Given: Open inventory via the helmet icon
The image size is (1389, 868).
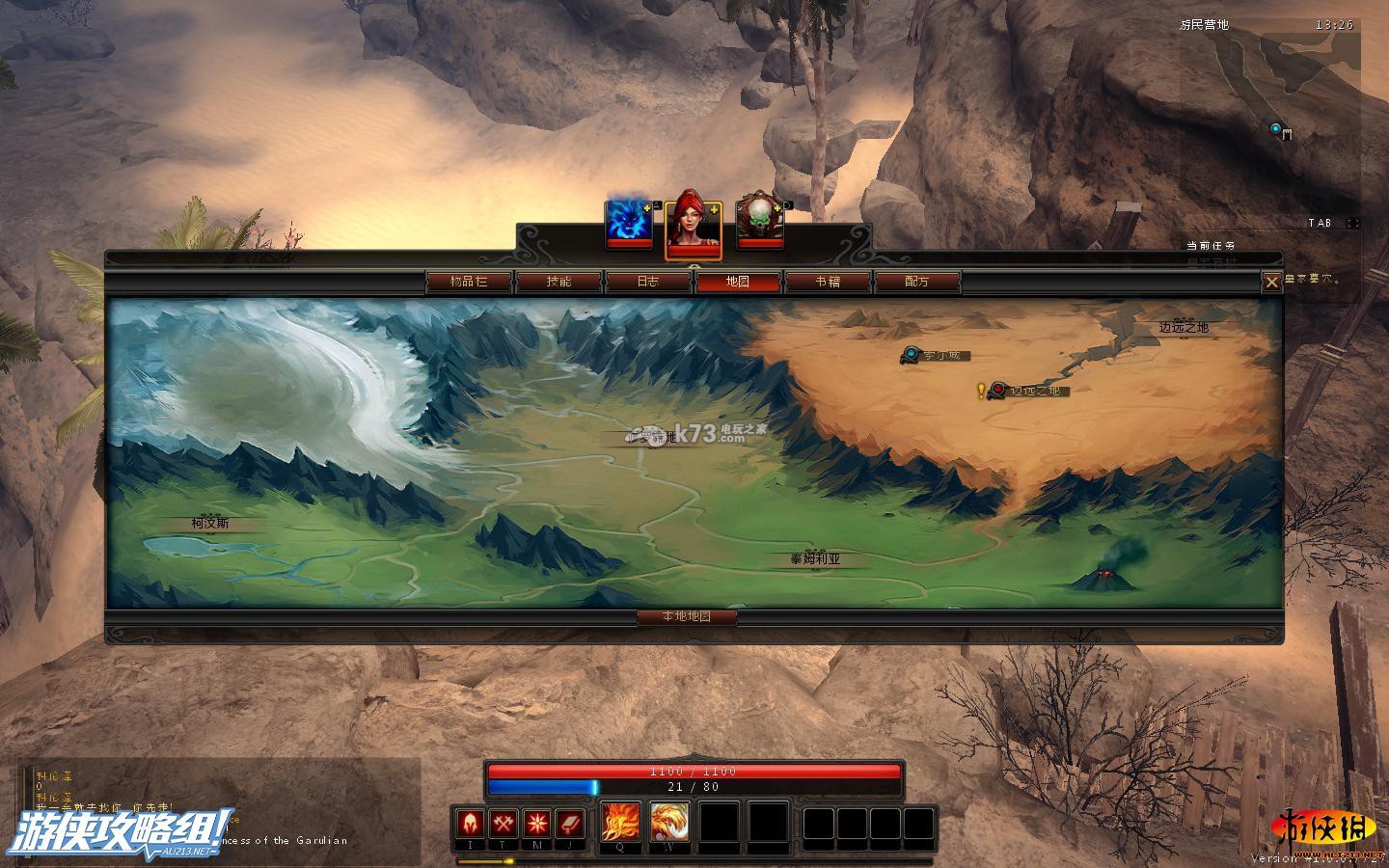Looking at the screenshot, I should pyautogui.click(x=472, y=824).
